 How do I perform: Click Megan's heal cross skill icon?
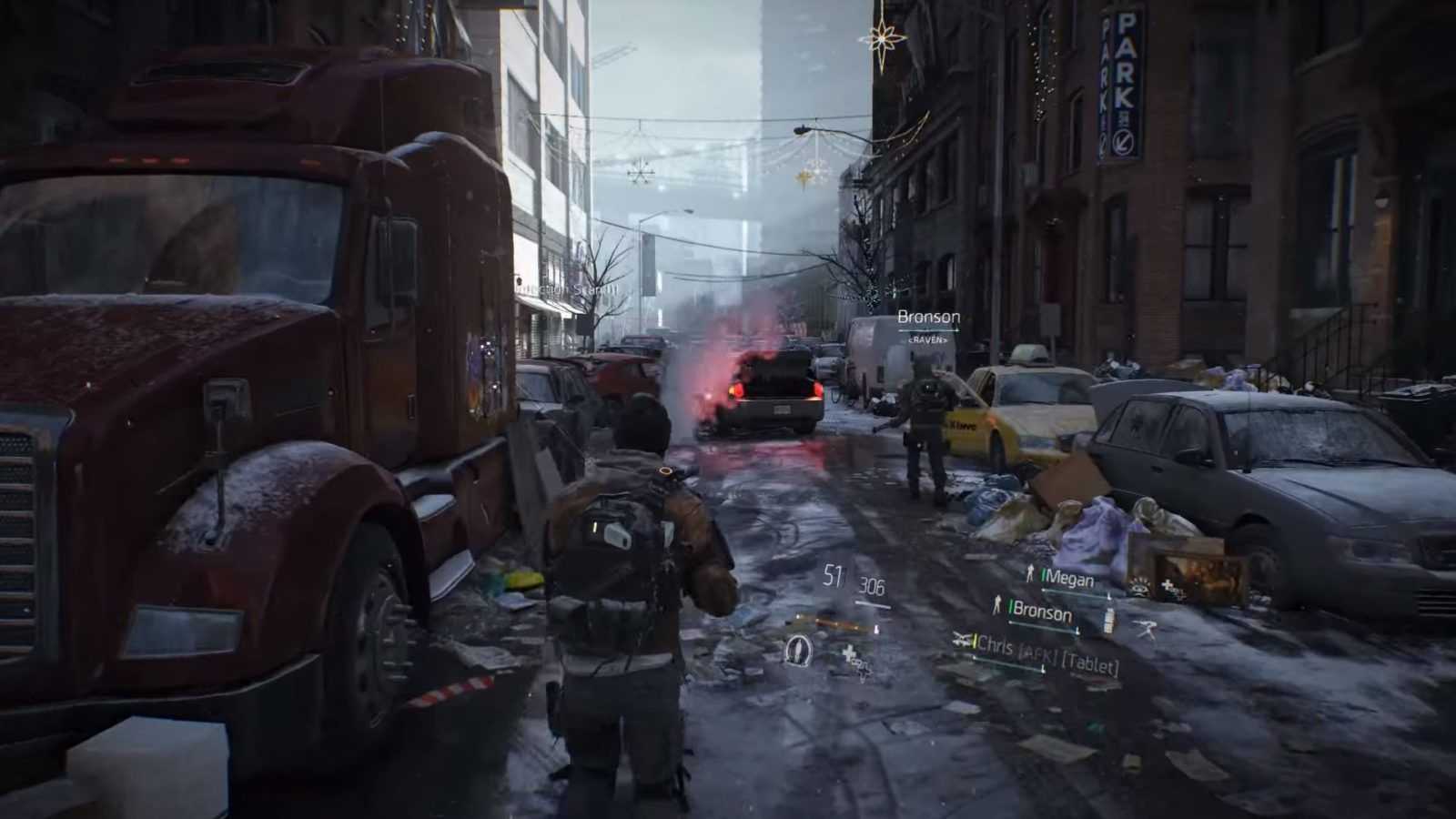coord(1171,591)
